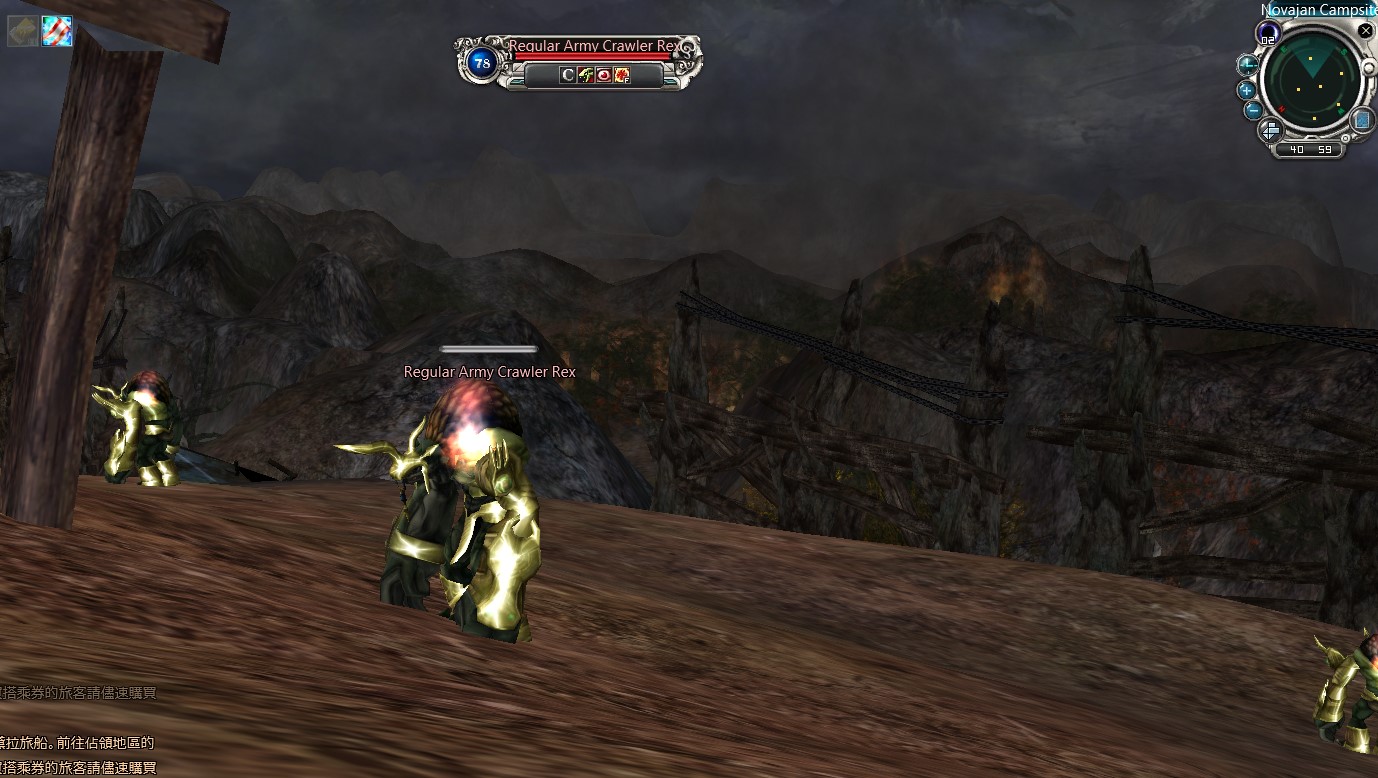
Task: Click the arrow cross icon below the minimap
Action: pyautogui.click(x=1270, y=130)
